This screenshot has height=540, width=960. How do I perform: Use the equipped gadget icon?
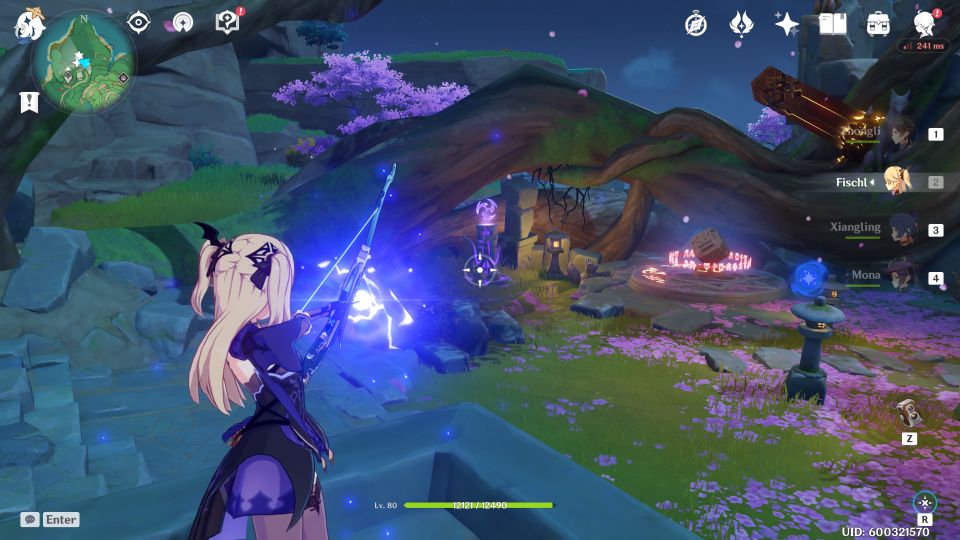908,414
